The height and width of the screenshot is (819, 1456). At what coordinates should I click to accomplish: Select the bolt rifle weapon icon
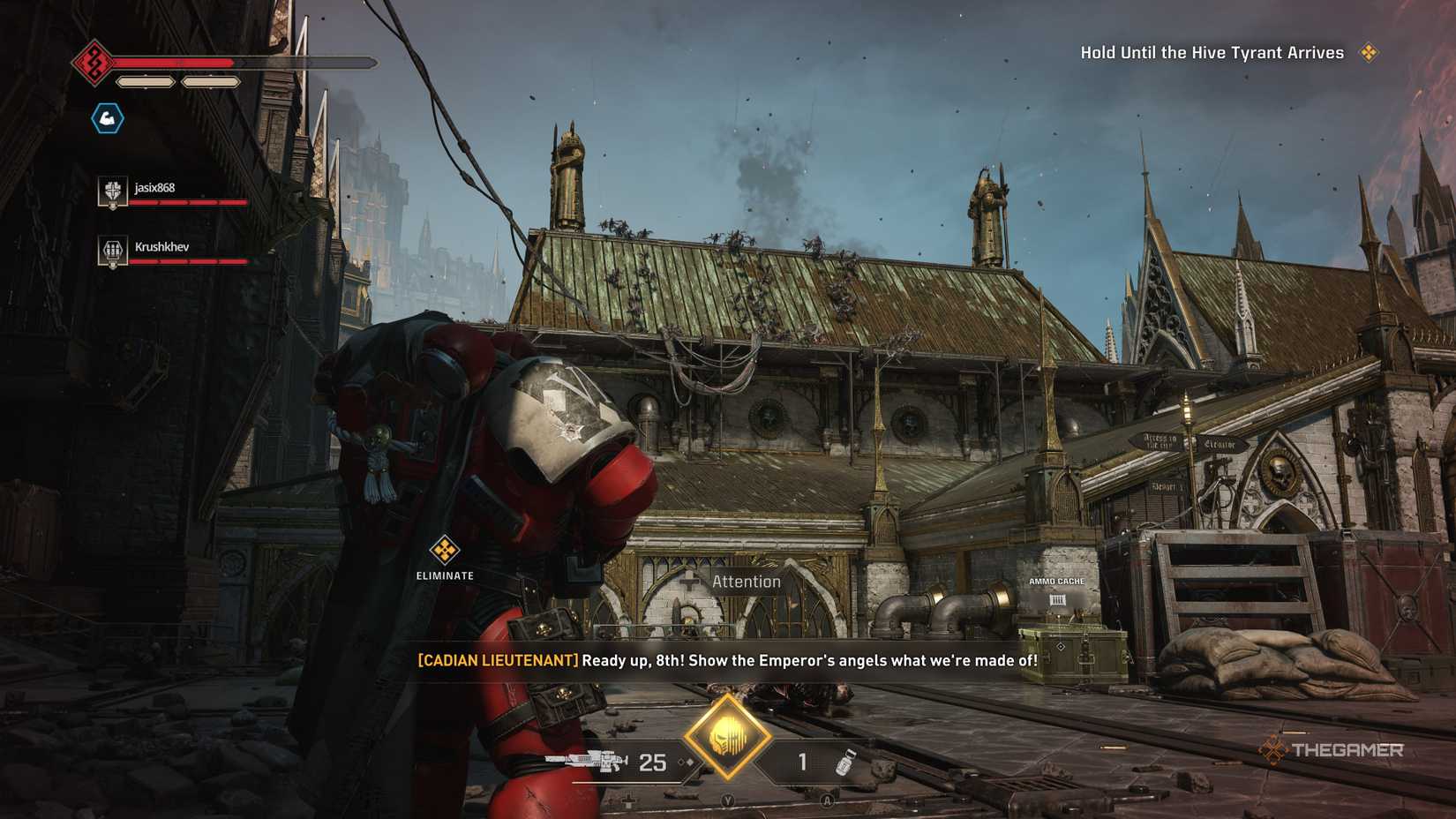click(586, 761)
